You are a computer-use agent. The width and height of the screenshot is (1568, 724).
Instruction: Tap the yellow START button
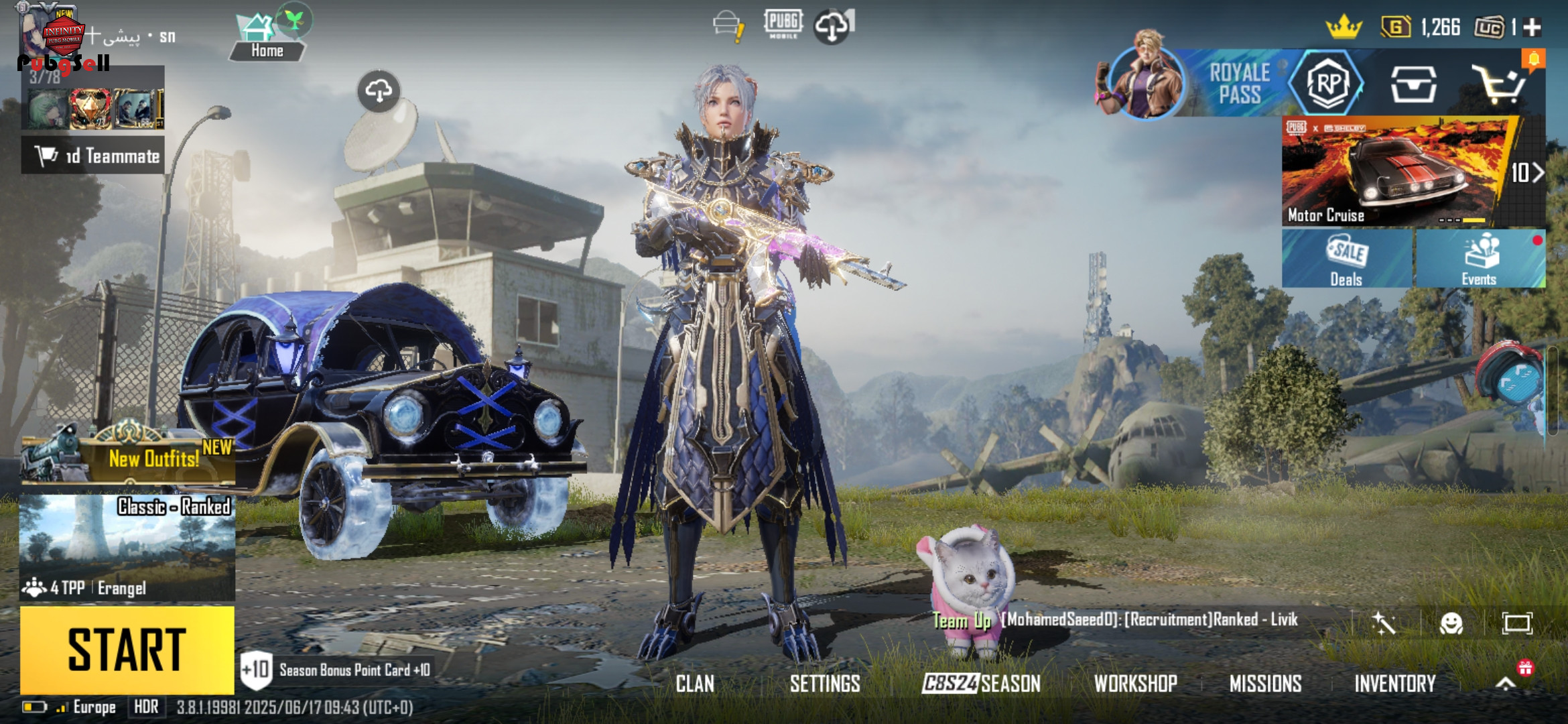127,649
